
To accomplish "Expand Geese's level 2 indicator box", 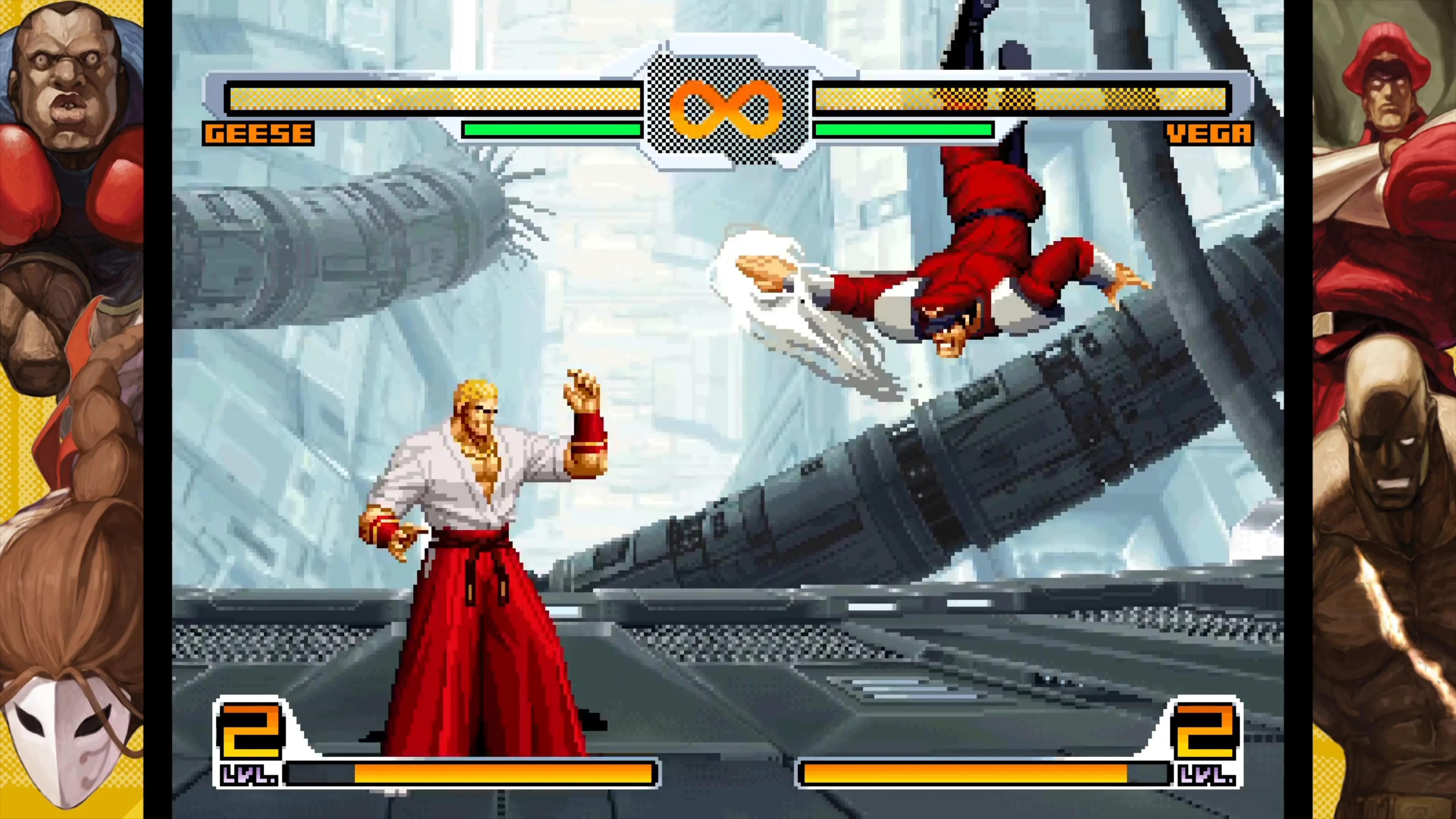I will tap(251, 729).
